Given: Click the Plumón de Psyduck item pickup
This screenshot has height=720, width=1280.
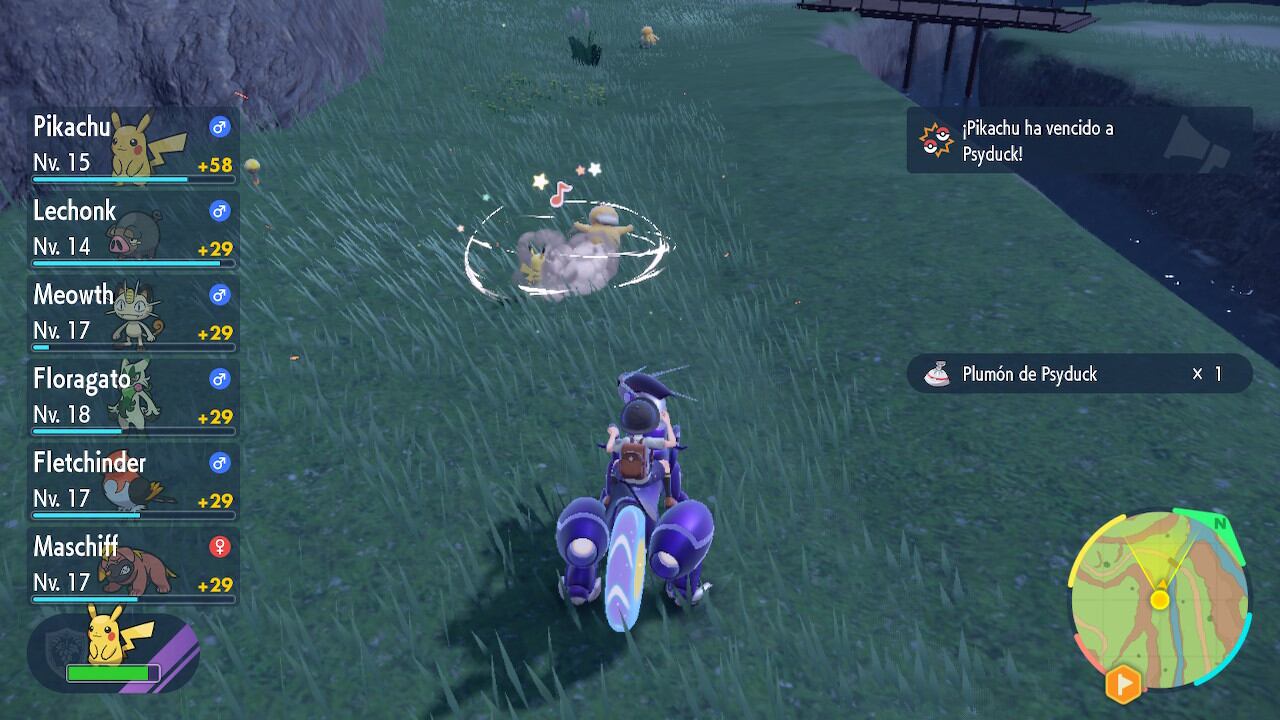Looking at the screenshot, I should [1078, 374].
